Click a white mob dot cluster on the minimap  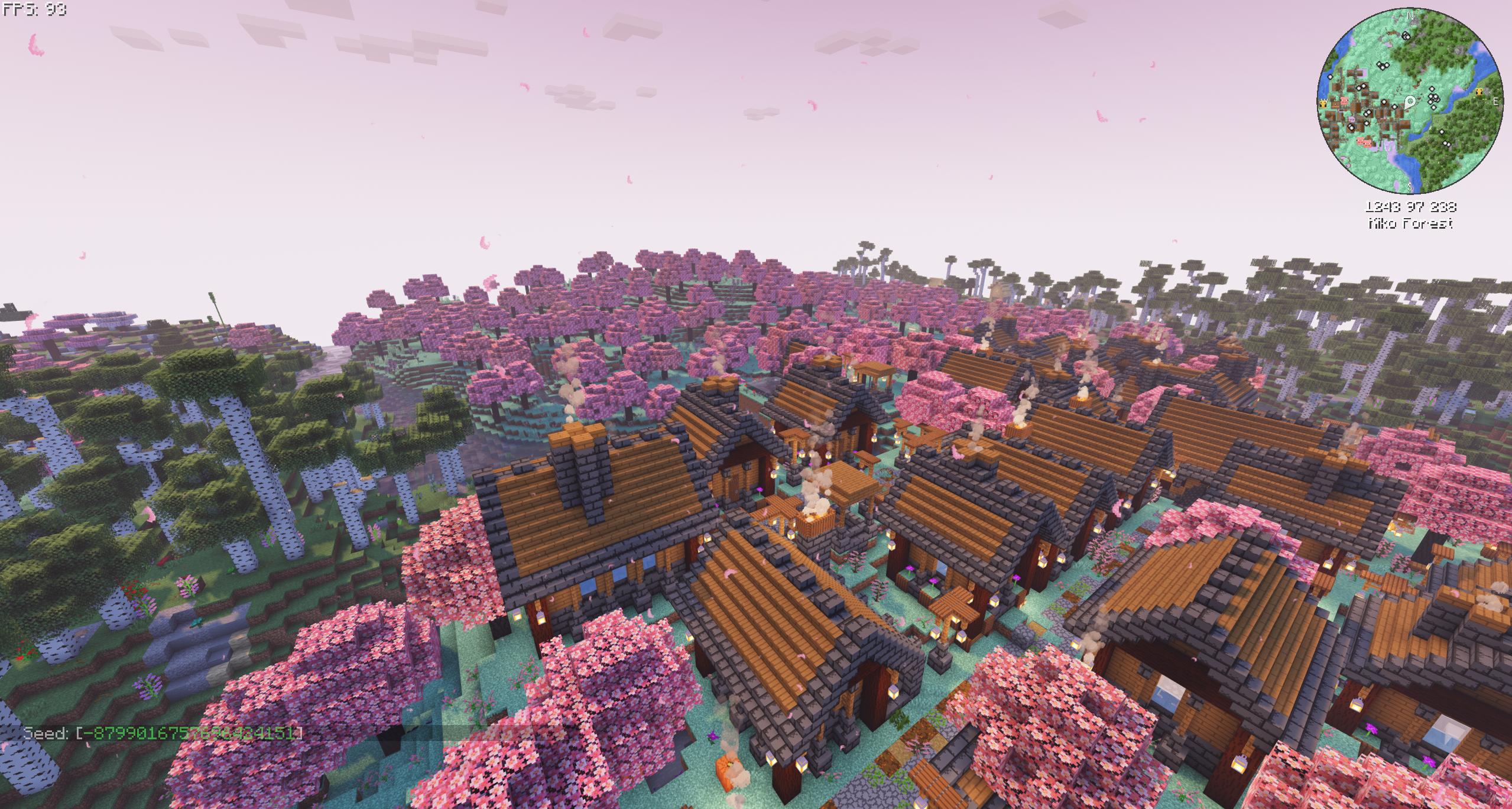(1433, 97)
